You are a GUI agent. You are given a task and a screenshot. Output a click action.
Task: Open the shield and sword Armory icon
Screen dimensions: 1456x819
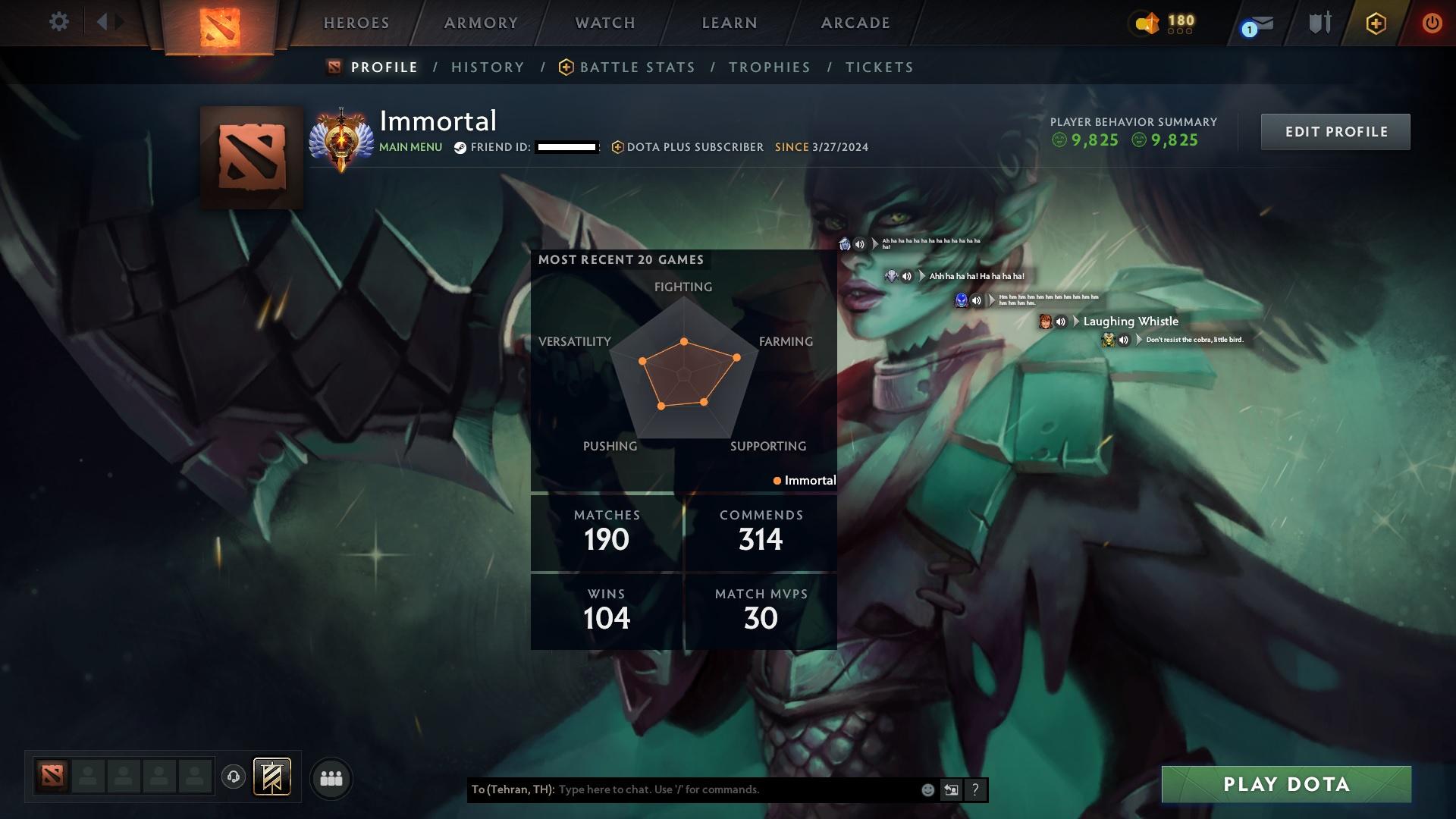coord(1320,21)
